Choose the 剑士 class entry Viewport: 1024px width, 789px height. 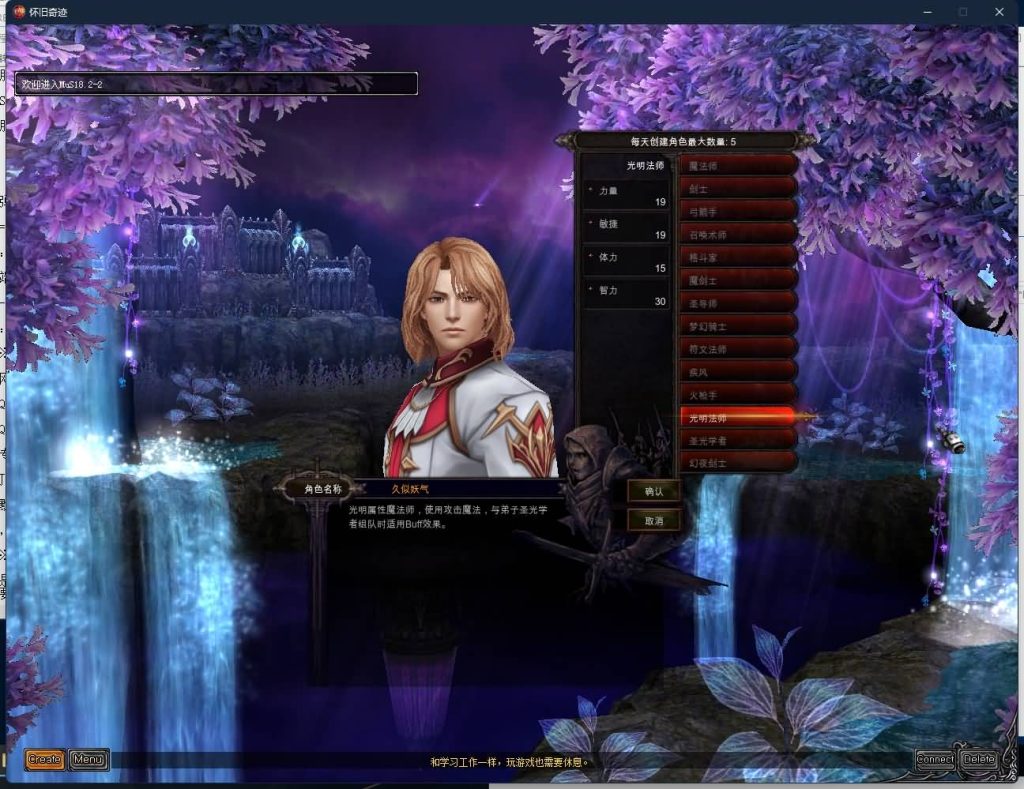coord(738,188)
